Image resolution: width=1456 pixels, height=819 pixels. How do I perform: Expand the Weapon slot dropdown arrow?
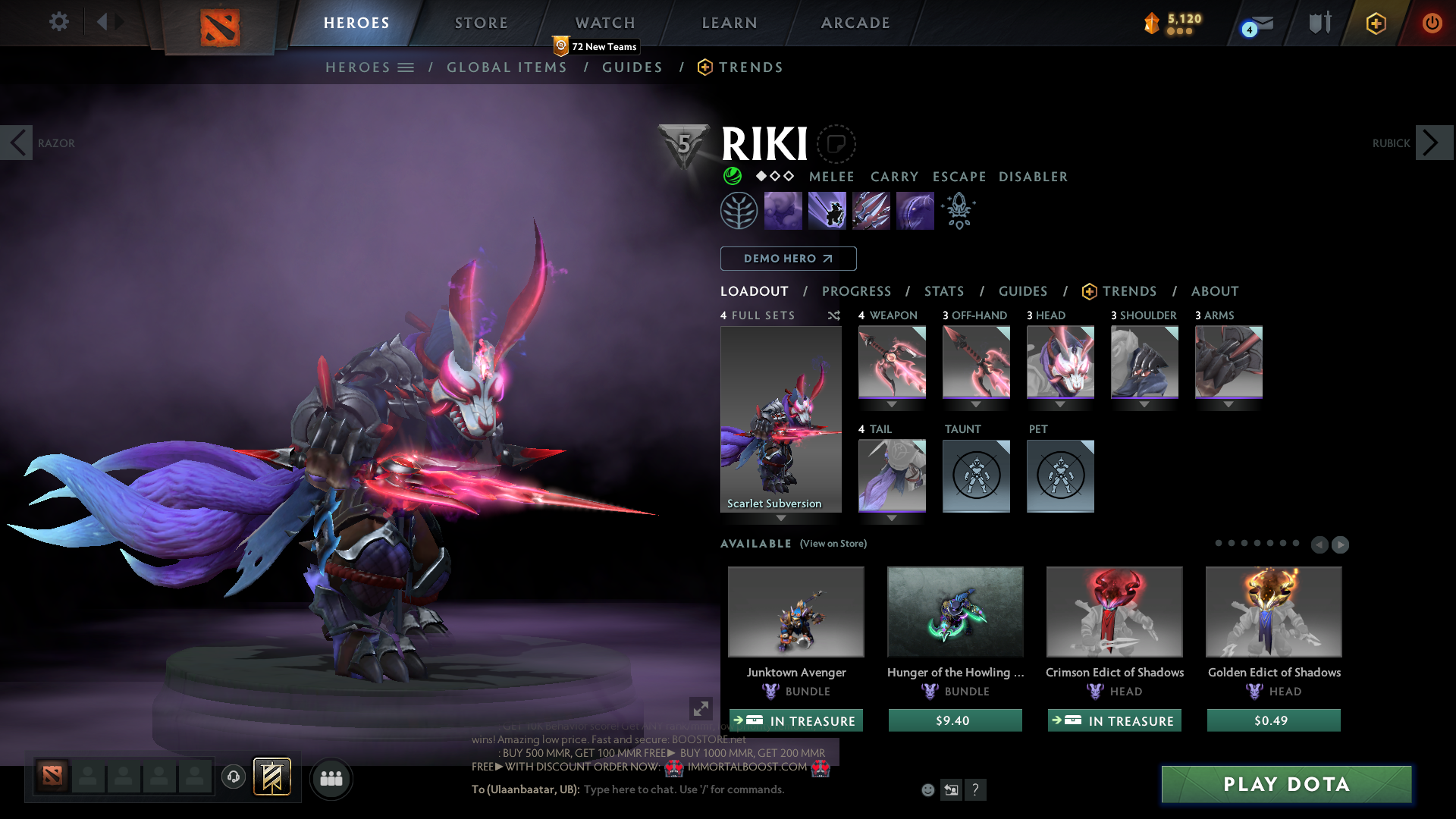click(x=892, y=404)
